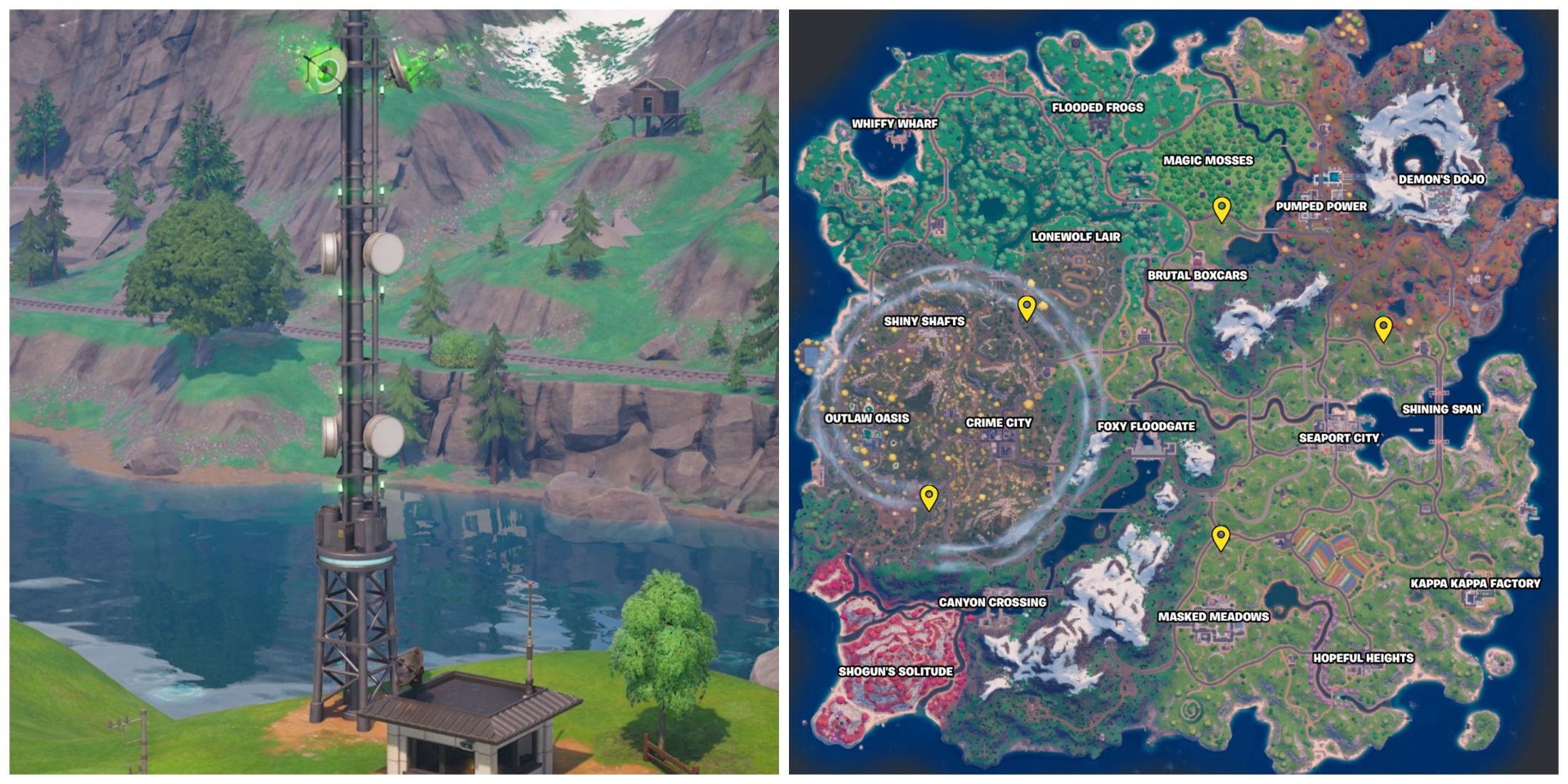Viewport: 1568px width, 784px height.
Task: Select the Whiffy Wharf label
Action: click(895, 123)
